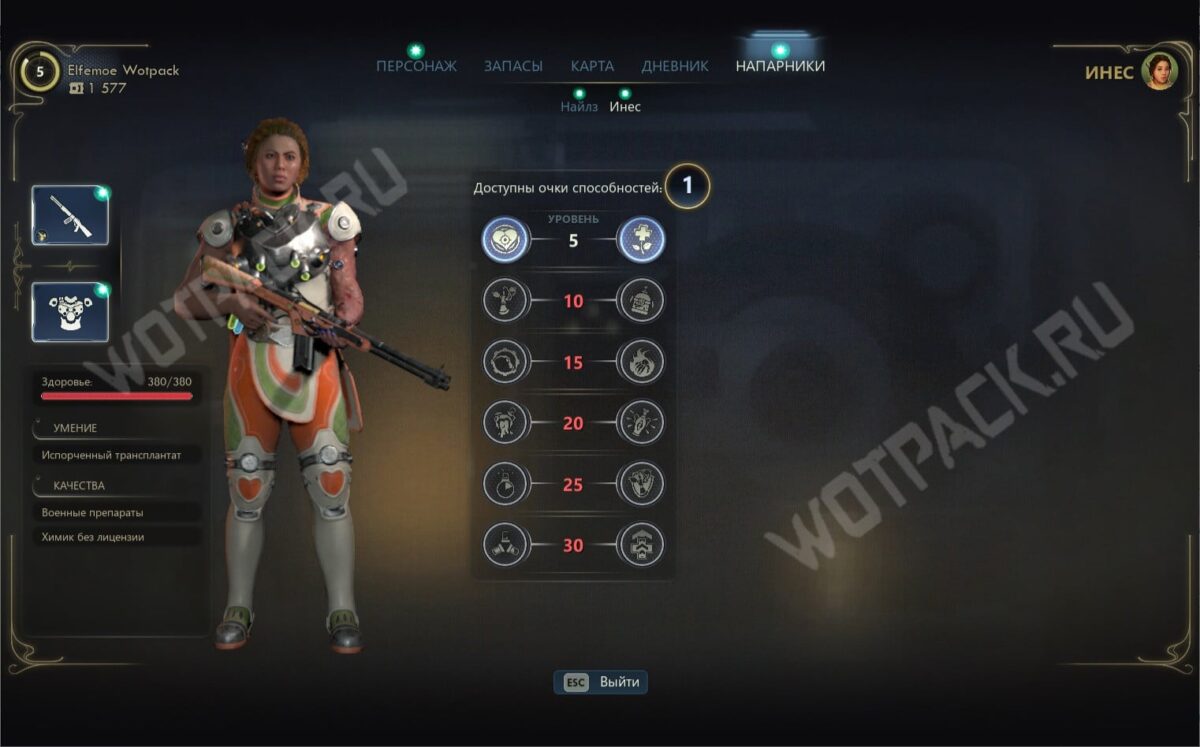1200x747 pixels.
Task: Open the chest armor slot
Action: 70,312
